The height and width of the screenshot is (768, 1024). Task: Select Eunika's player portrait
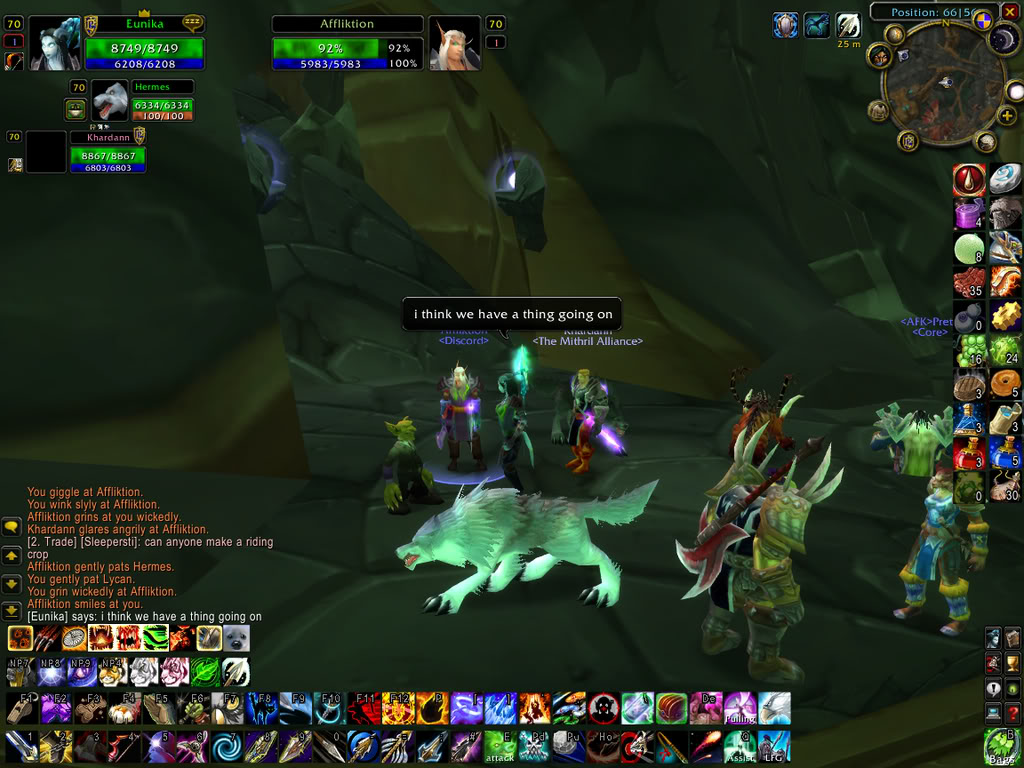(58, 44)
